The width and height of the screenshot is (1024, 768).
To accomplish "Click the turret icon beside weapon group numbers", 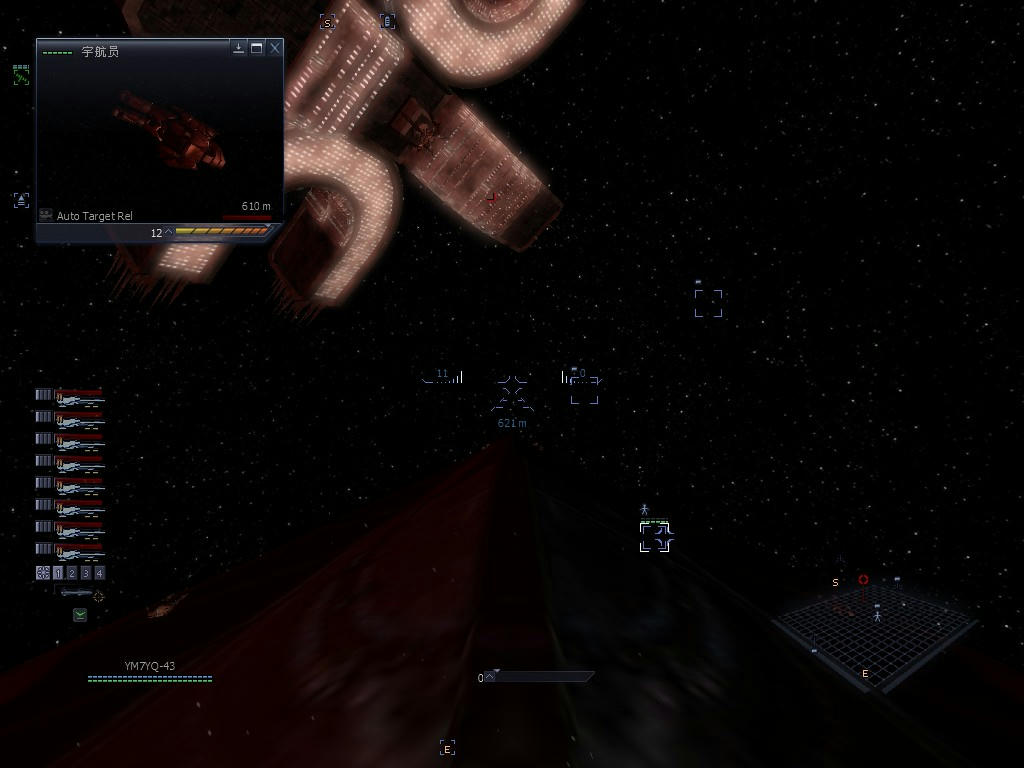I will pyautogui.click(x=43, y=573).
